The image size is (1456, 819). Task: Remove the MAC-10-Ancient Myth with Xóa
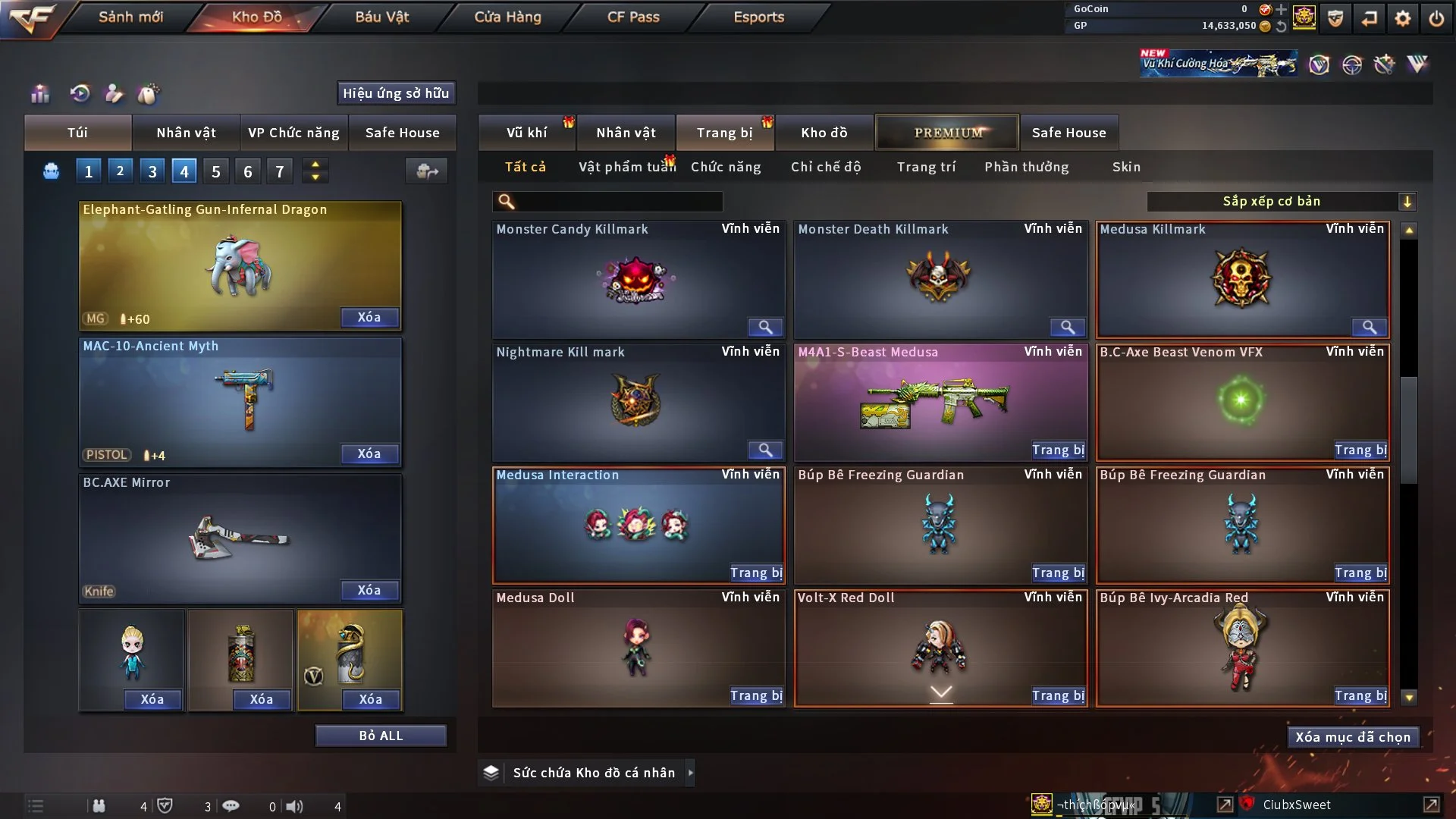369,453
